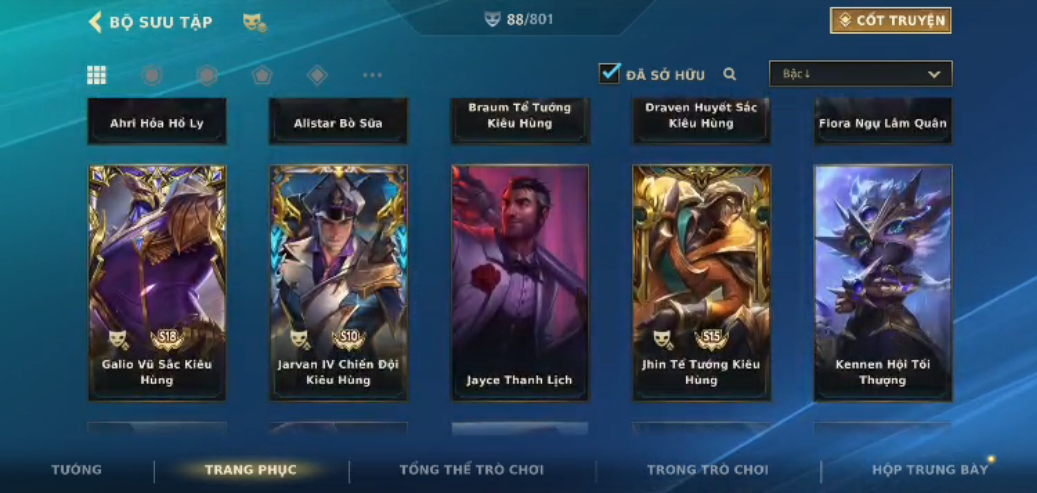Open the Bậc sort dropdown

[x=860, y=74]
